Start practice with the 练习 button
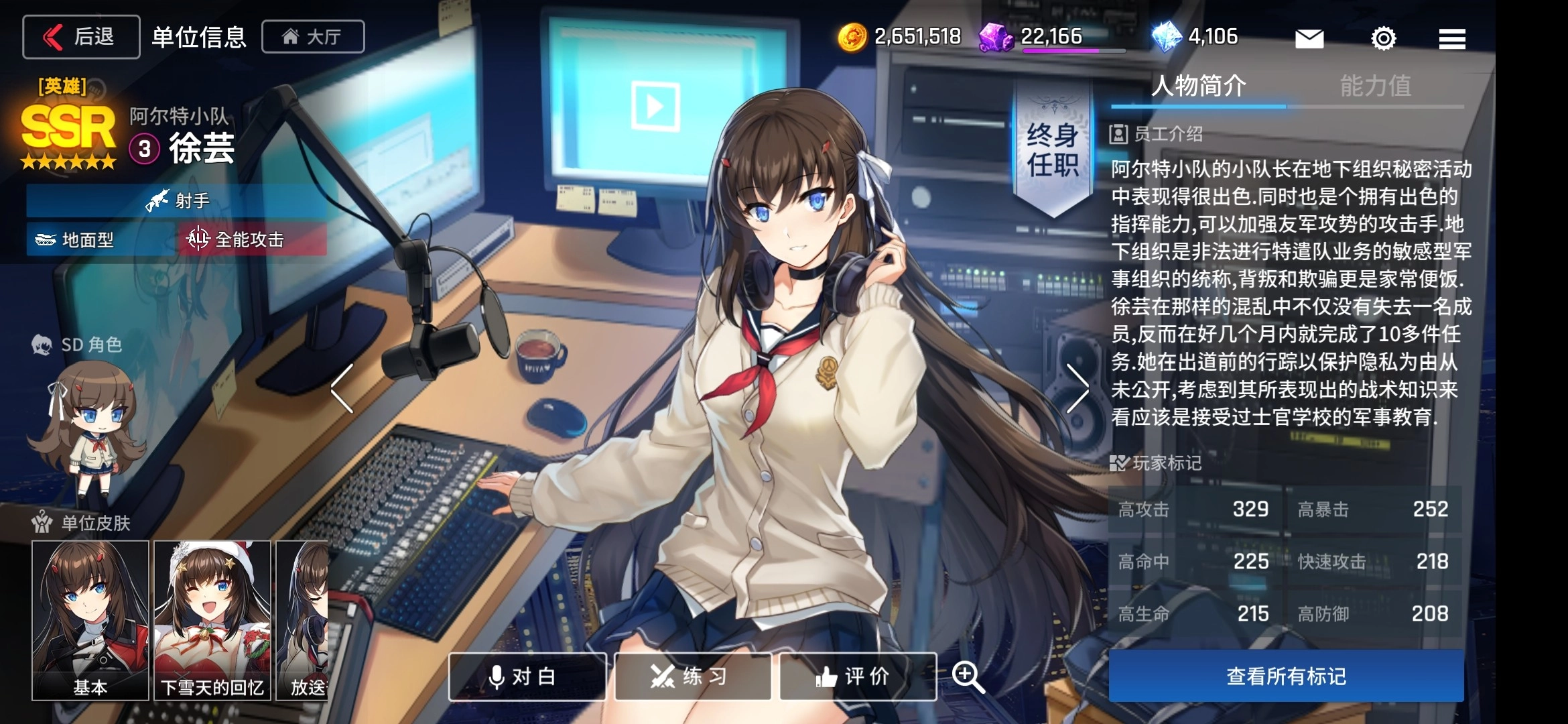This screenshot has width=1568, height=724. [x=692, y=676]
